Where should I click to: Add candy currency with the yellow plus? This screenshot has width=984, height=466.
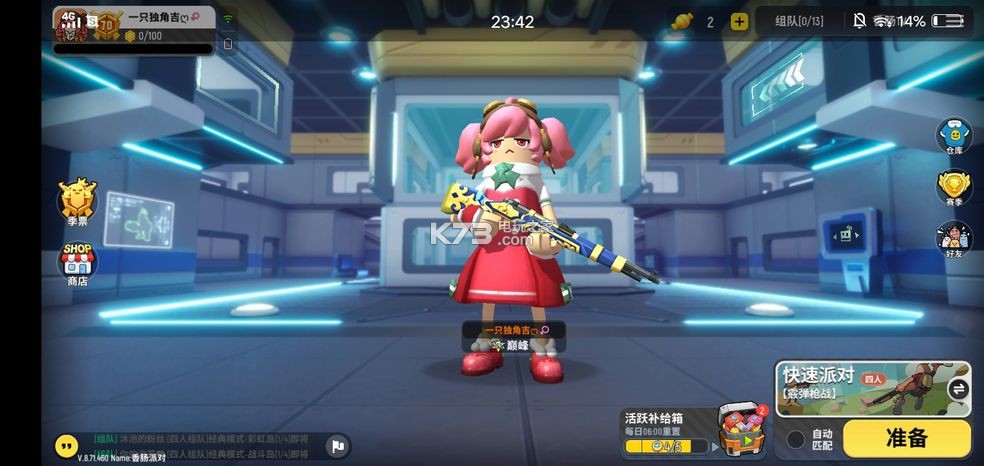[739, 22]
